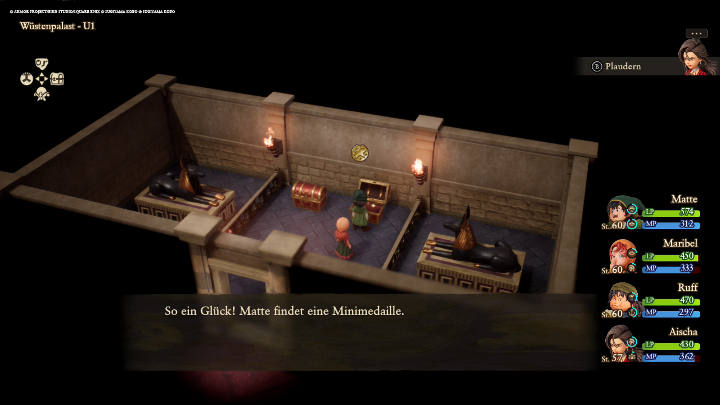Select the top heart-shaped shortcut icon

[x=42, y=64]
